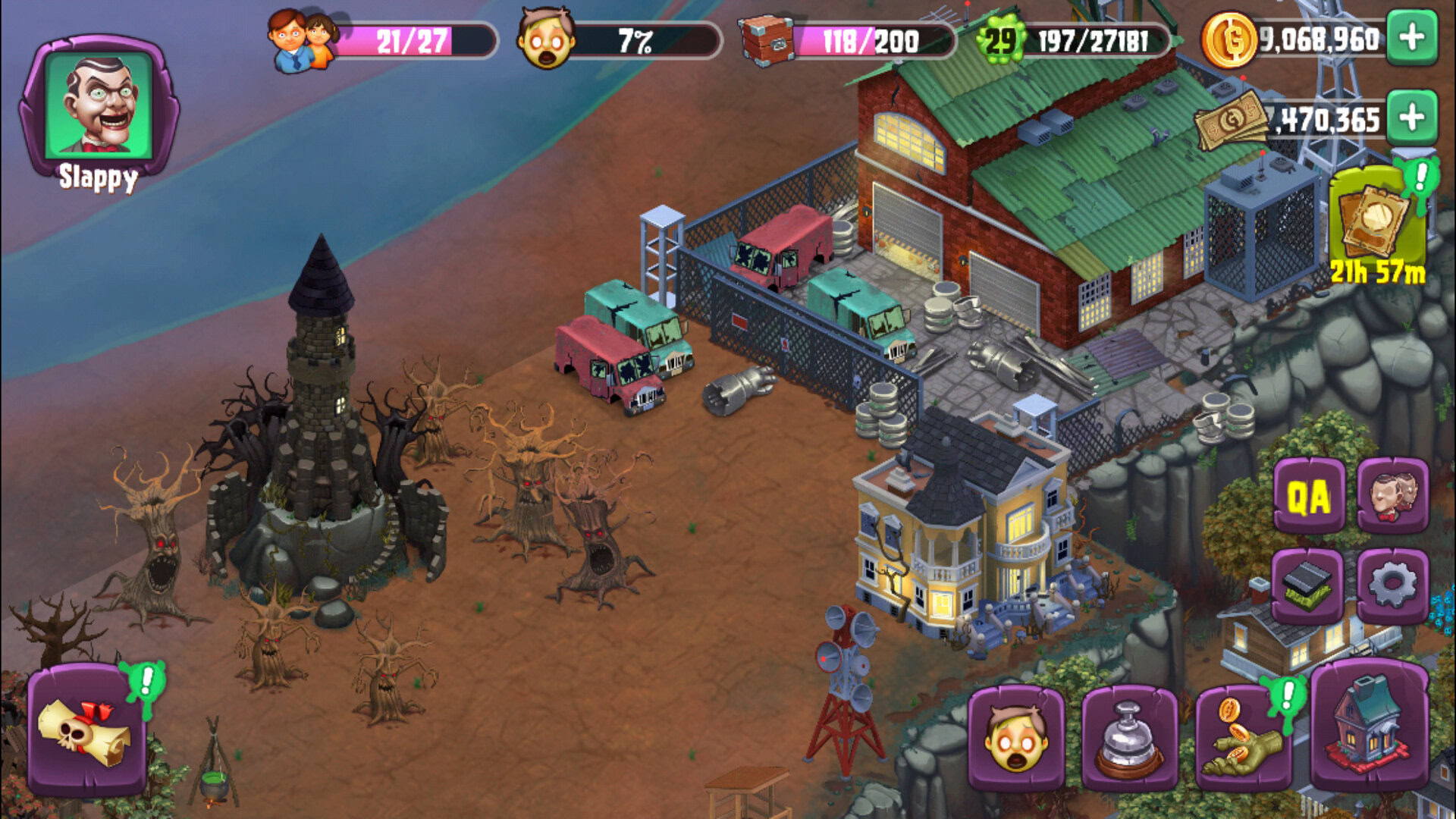
Task: Add more cash bills with plus button
Action: coord(1411,118)
